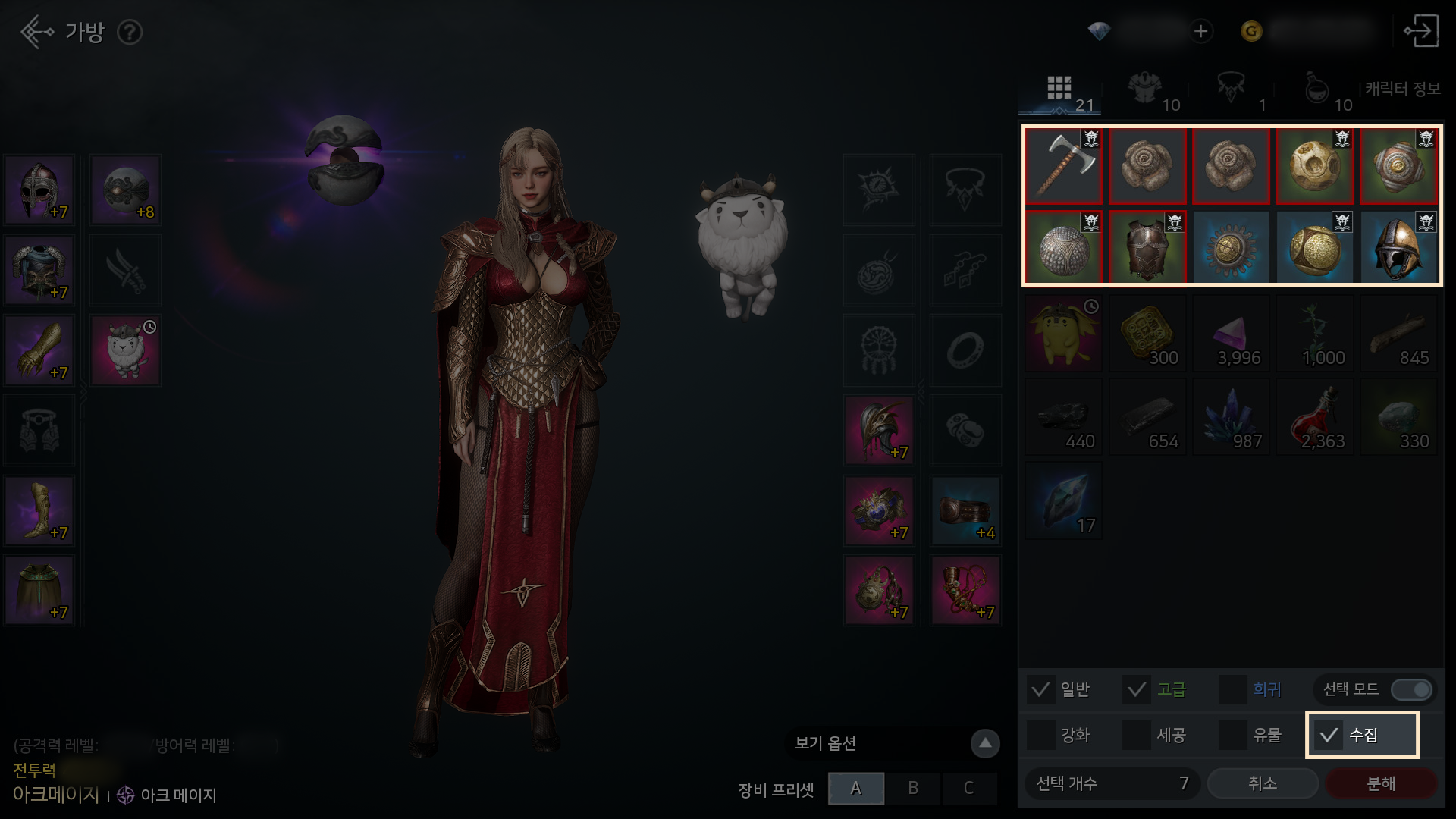Check the 유물 filter box
Viewport: 1456px width, 819px height.
click(1232, 735)
